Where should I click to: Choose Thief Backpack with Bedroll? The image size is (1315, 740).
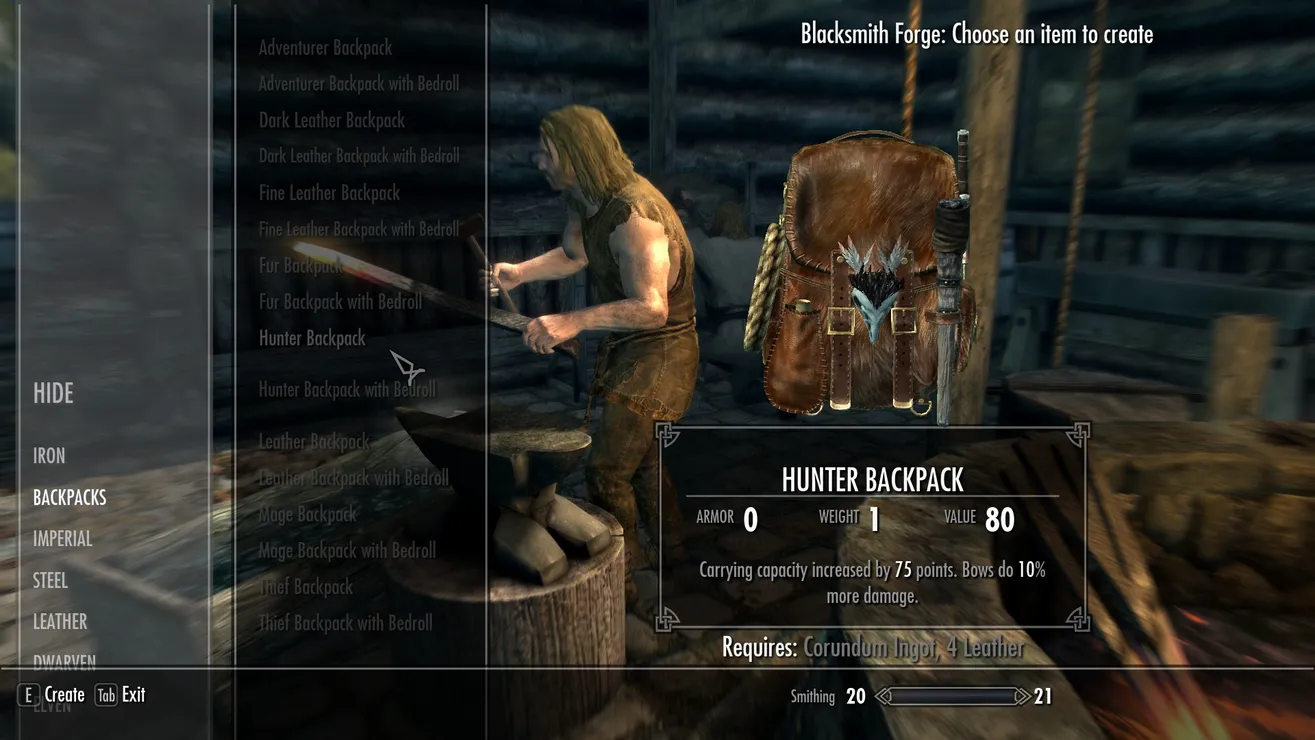tap(345, 623)
